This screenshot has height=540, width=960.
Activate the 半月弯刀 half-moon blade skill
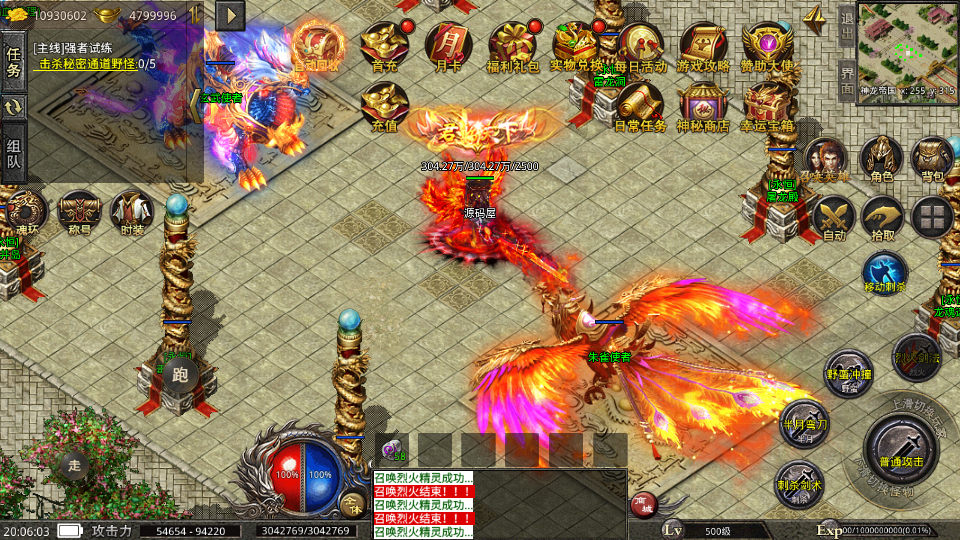click(804, 422)
